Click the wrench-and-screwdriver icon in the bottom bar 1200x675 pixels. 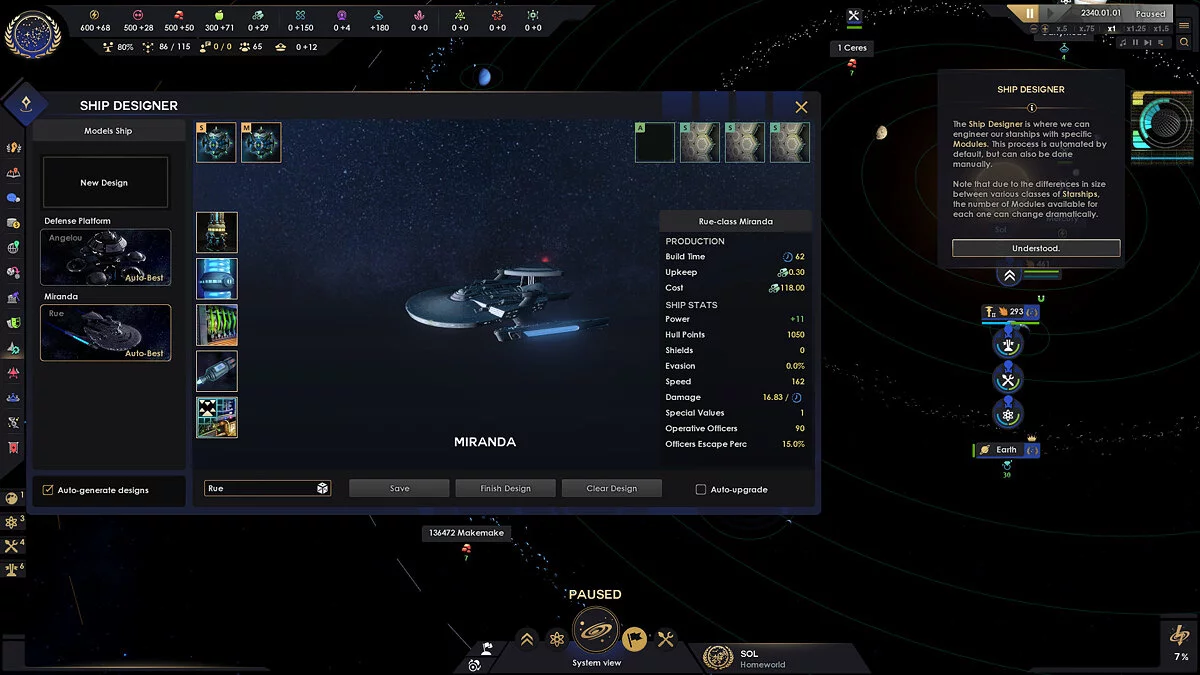pos(665,639)
